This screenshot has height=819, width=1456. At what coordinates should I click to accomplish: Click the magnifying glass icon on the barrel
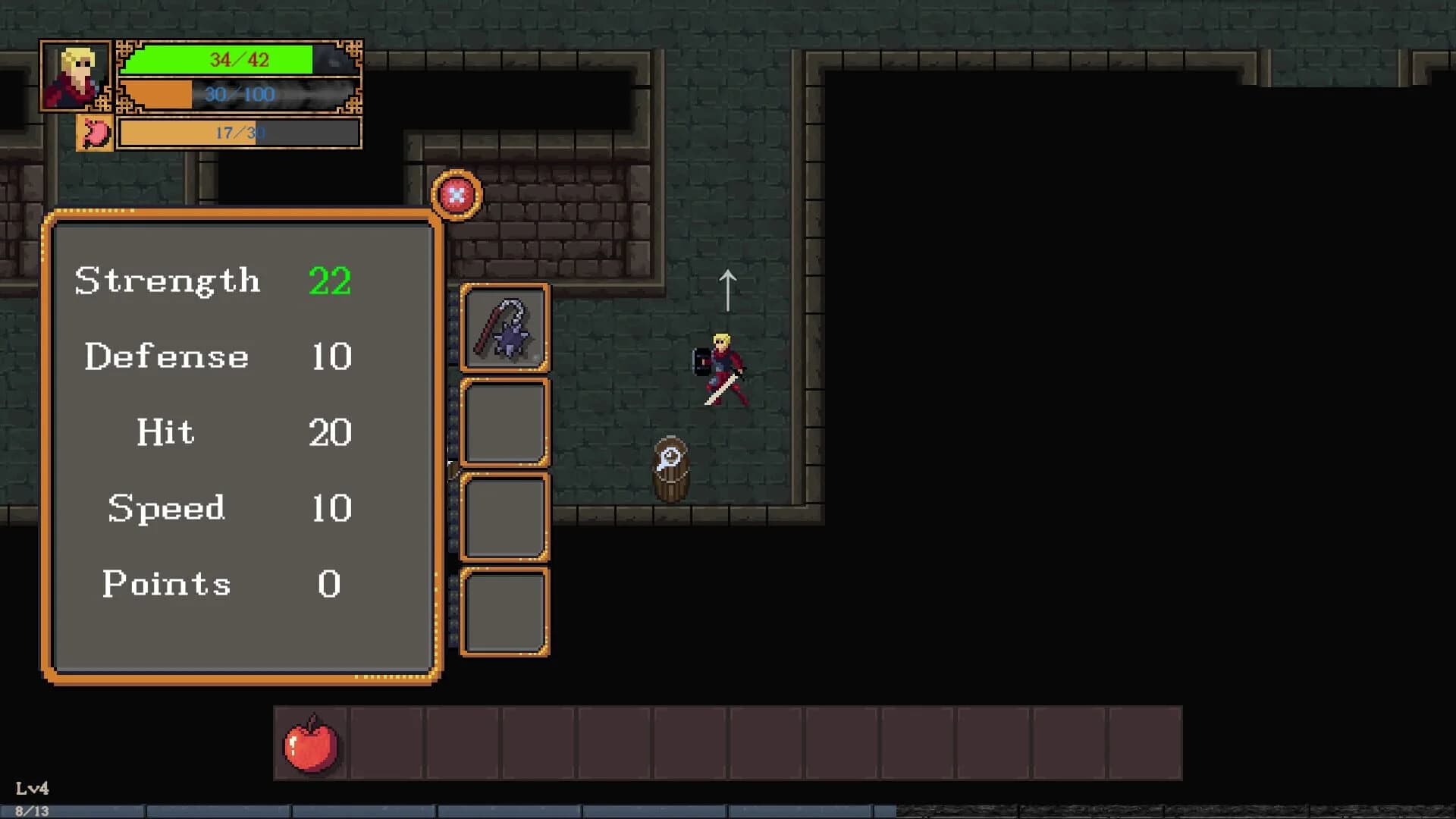[x=670, y=457]
